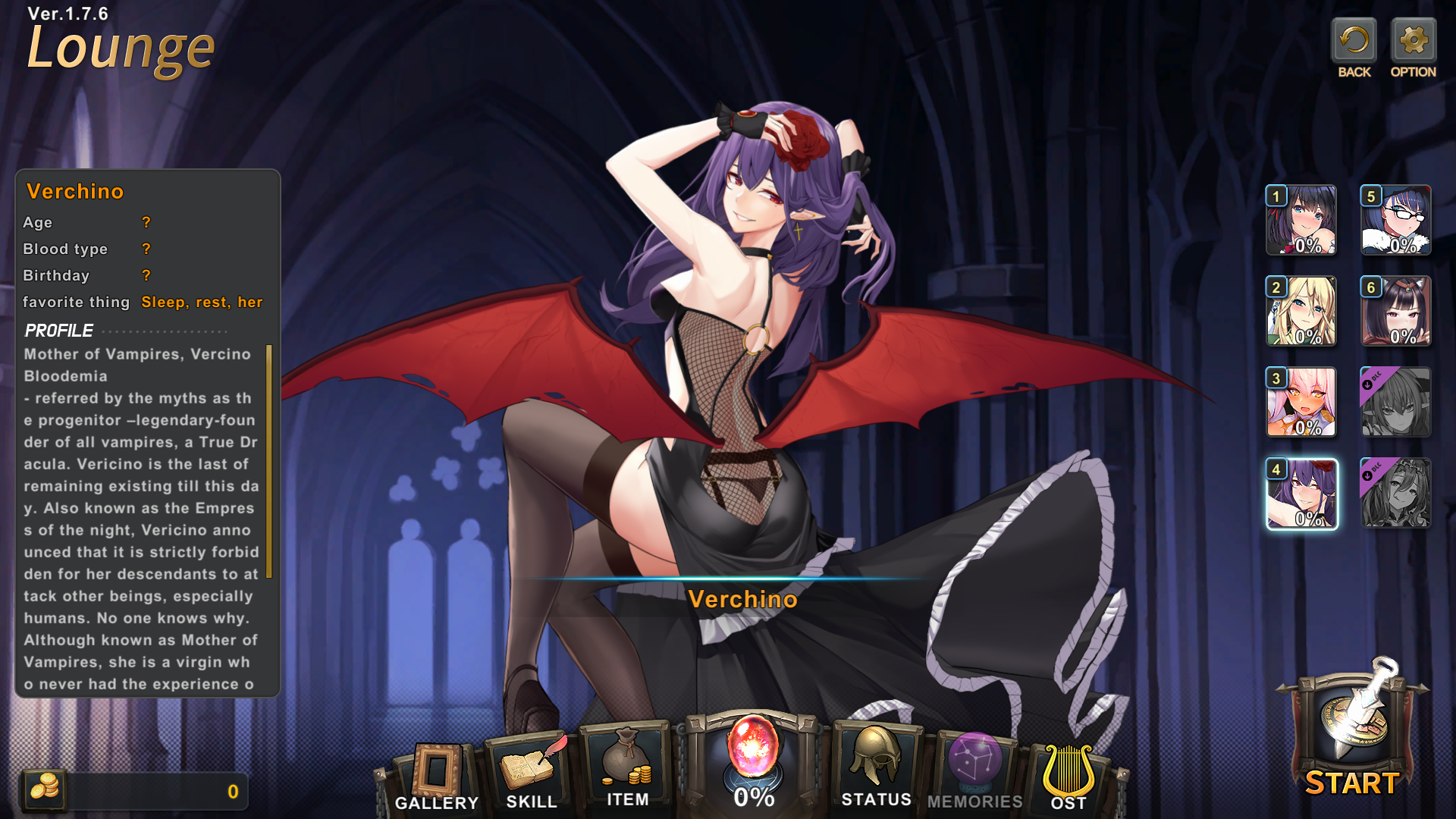This screenshot has height=819, width=1456.
Task: Open the GALLERY menu
Action: 437,775
